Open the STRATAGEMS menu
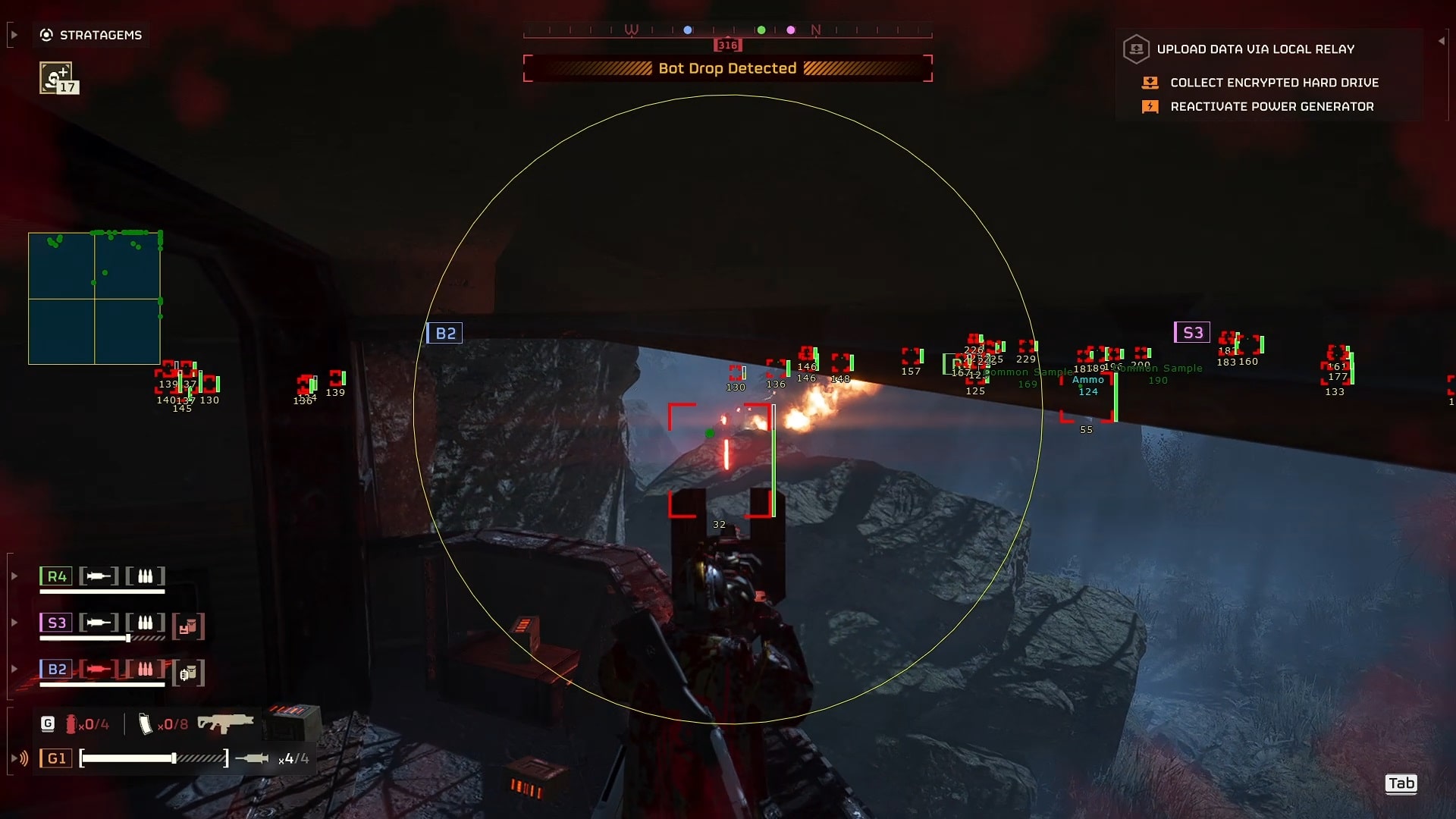The image size is (1456, 819). tap(91, 35)
